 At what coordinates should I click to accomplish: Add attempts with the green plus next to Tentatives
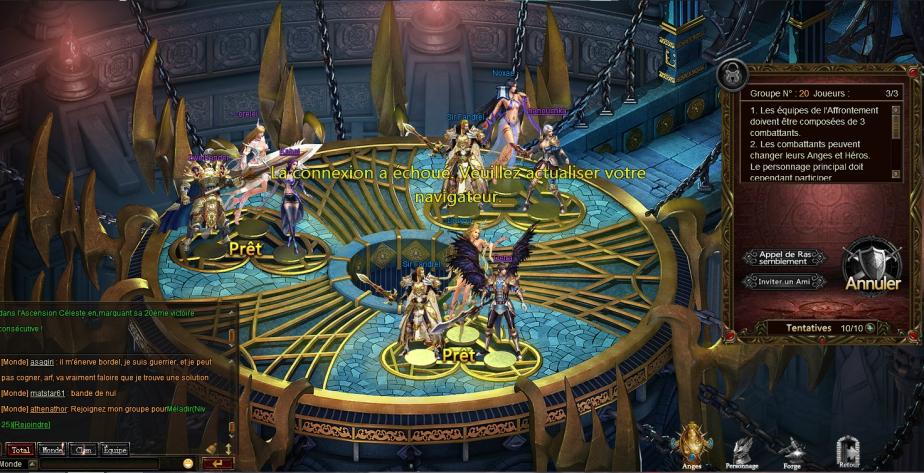(870, 327)
